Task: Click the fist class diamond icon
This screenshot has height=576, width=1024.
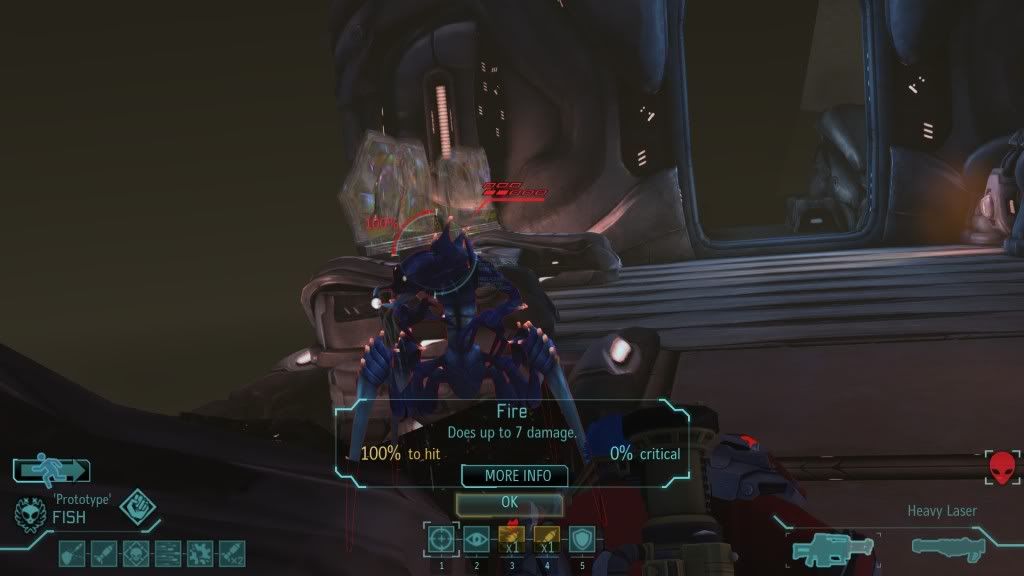Action: click(x=136, y=508)
